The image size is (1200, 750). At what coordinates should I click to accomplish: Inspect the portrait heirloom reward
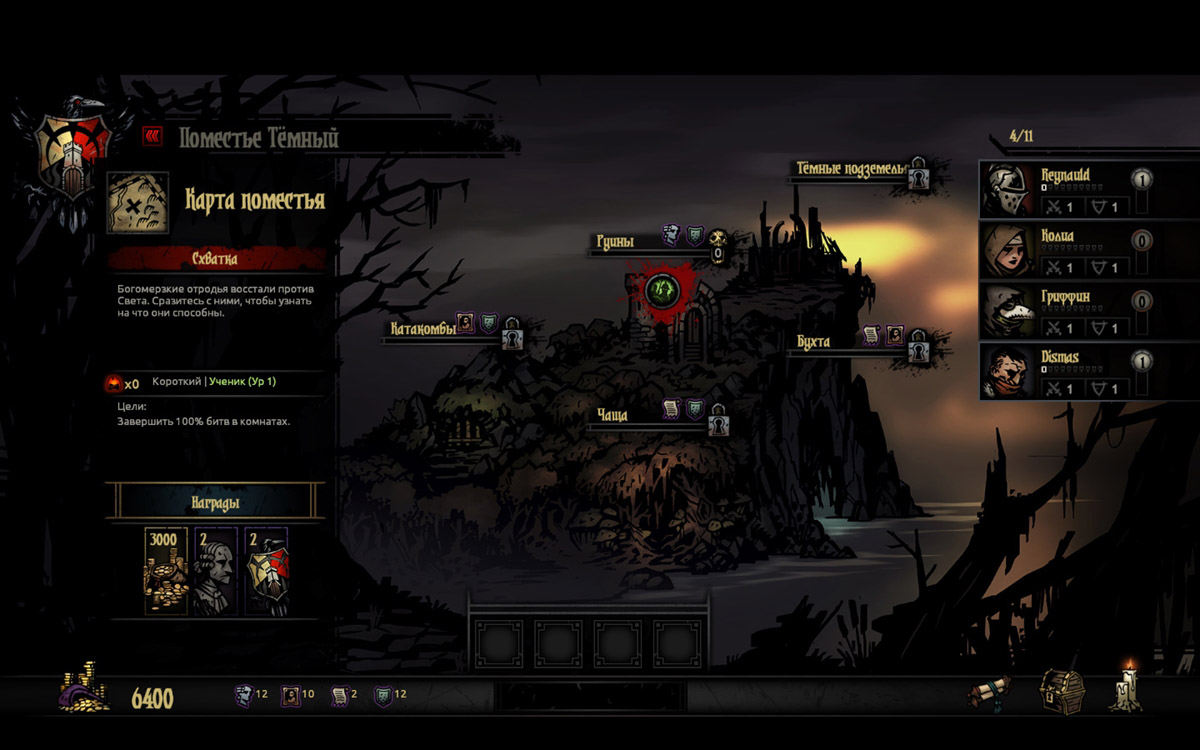point(215,571)
